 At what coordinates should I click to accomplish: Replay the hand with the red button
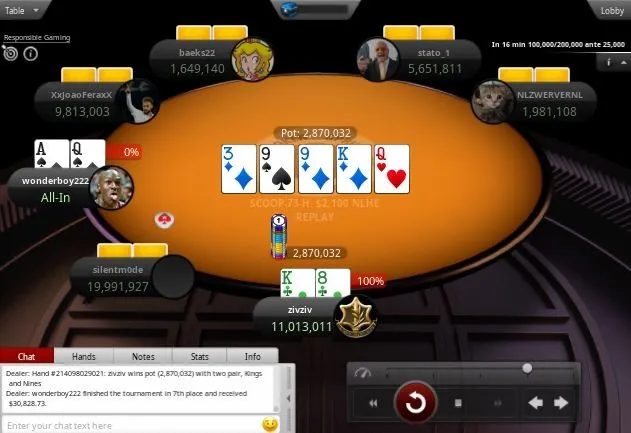point(415,404)
